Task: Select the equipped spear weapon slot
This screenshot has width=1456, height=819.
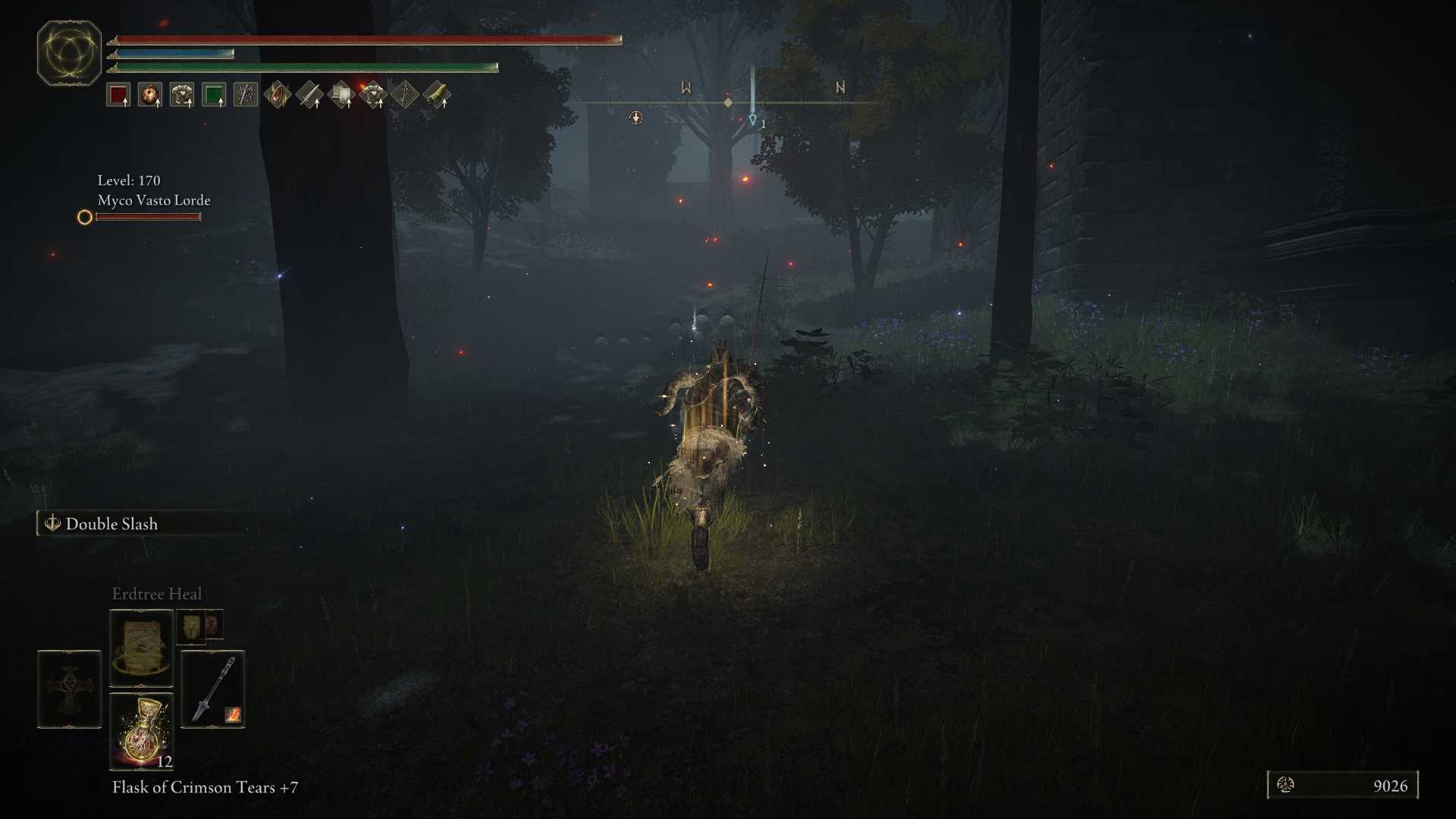Action: 213,689
